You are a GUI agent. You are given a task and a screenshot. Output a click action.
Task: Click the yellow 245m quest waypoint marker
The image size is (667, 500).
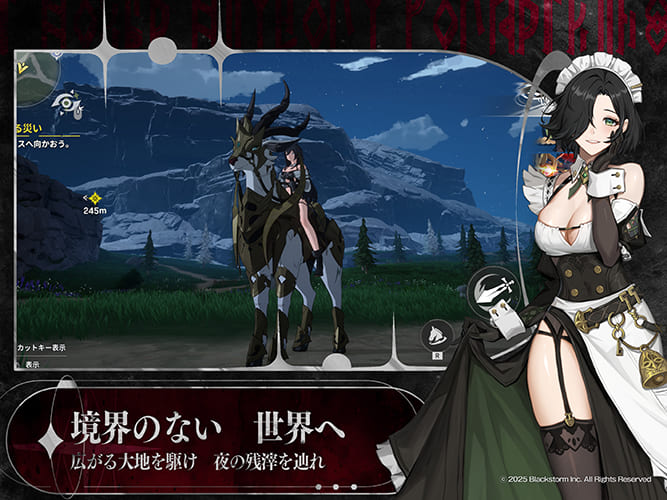(95, 198)
